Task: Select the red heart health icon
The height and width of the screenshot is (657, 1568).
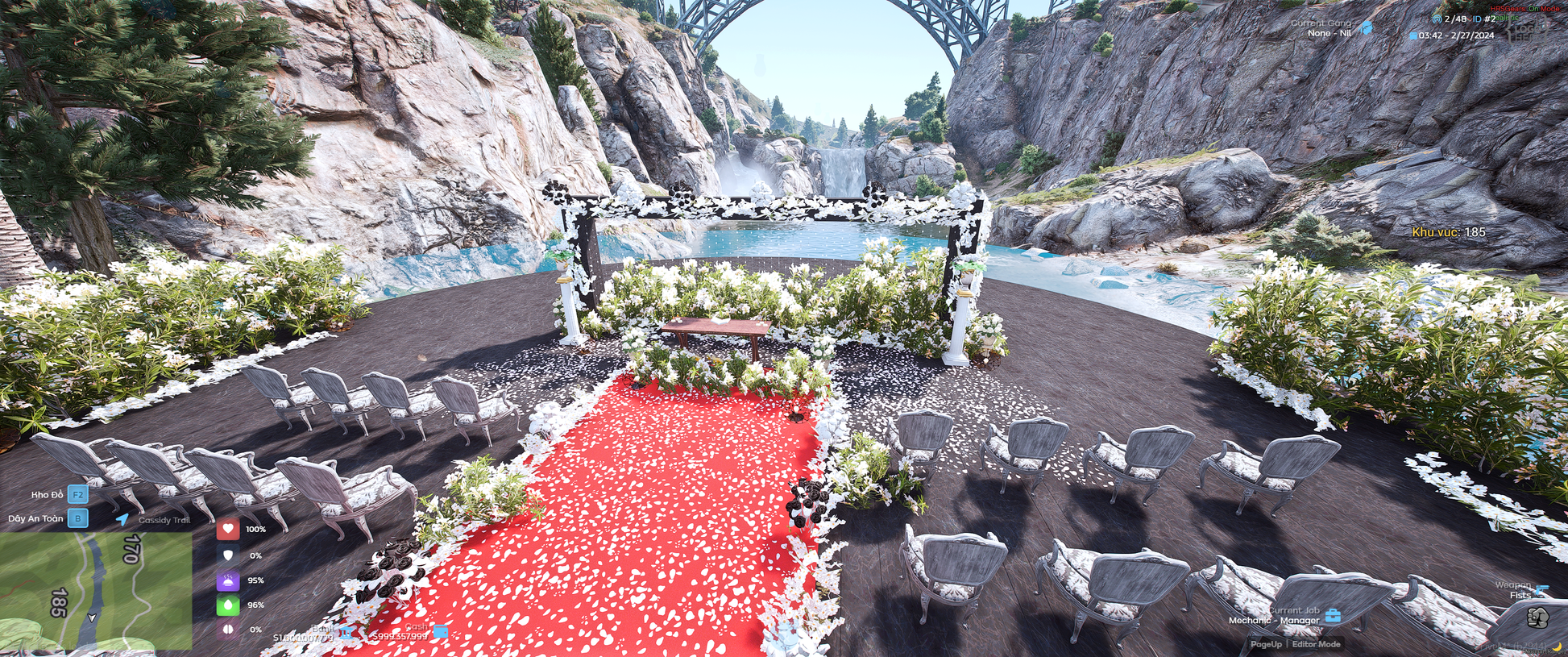Action: 228,530
